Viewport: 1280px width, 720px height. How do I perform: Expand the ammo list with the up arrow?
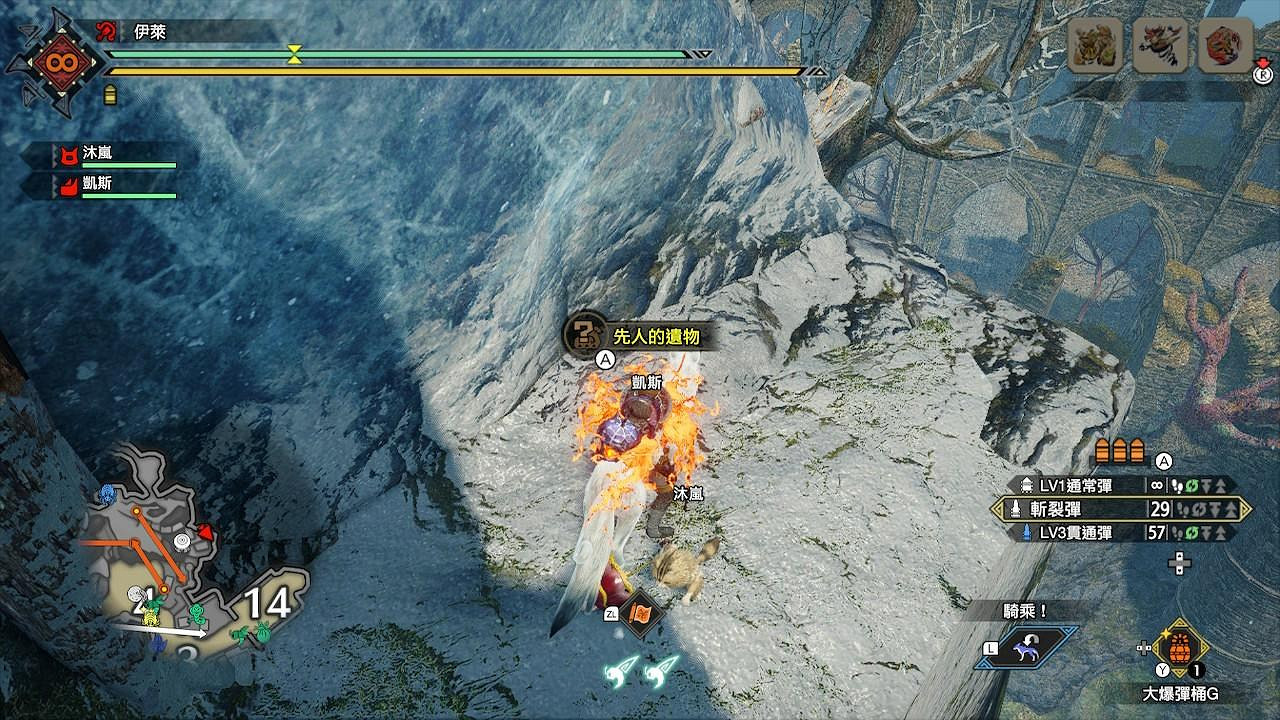pyautogui.click(x=1180, y=556)
